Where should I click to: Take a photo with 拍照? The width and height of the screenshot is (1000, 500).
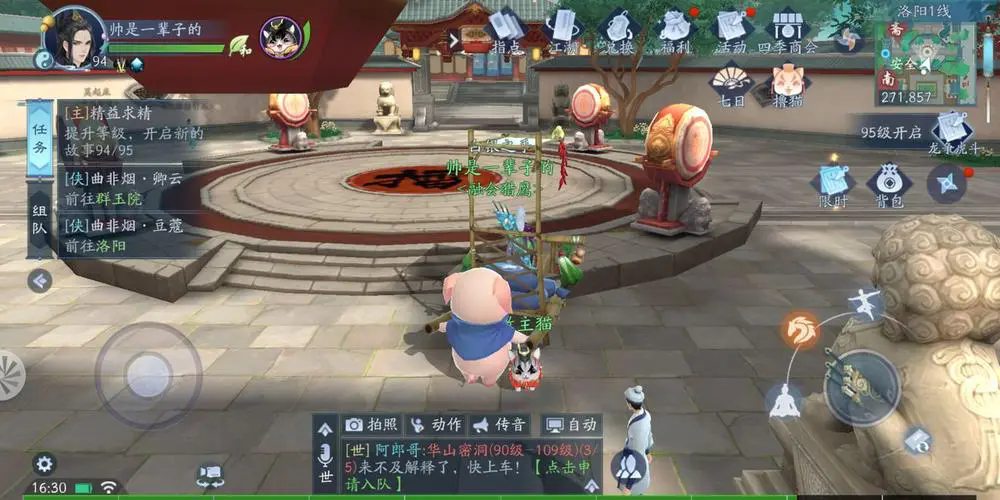point(371,425)
